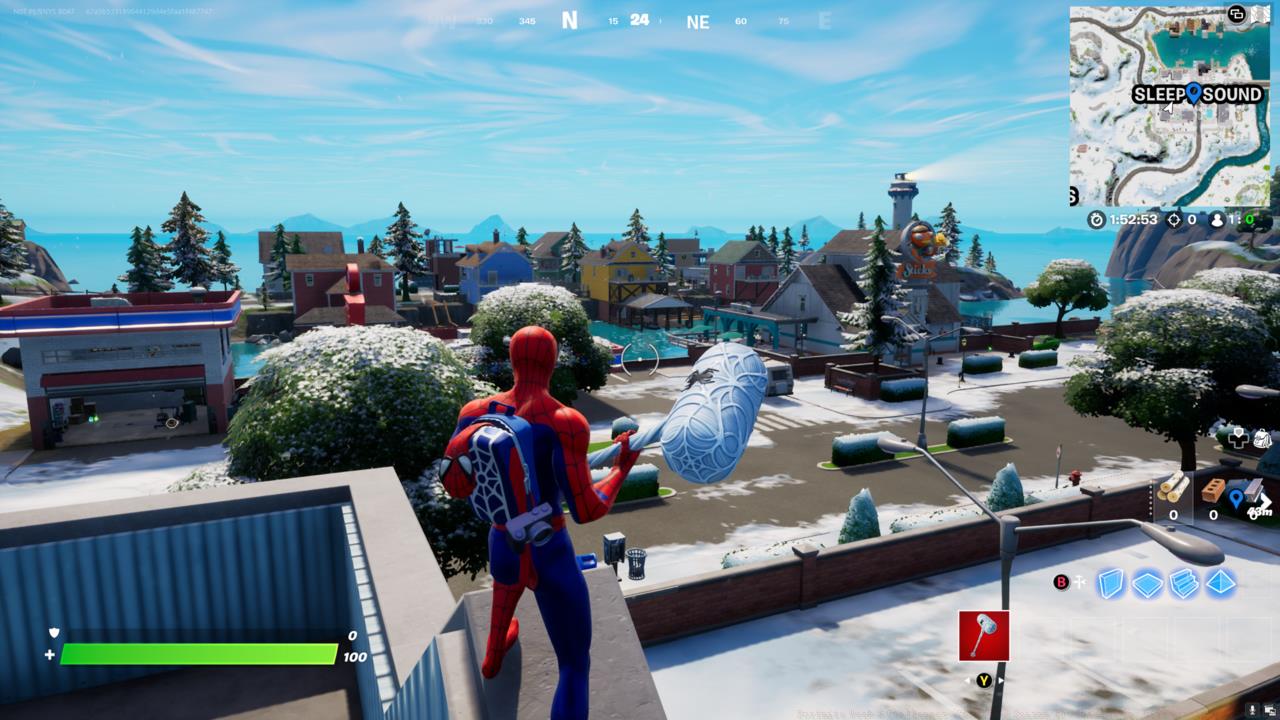The image size is (1280, 720).
Task: Click the shield d-pad emote wheel icon
Action: pos(1238,438)
